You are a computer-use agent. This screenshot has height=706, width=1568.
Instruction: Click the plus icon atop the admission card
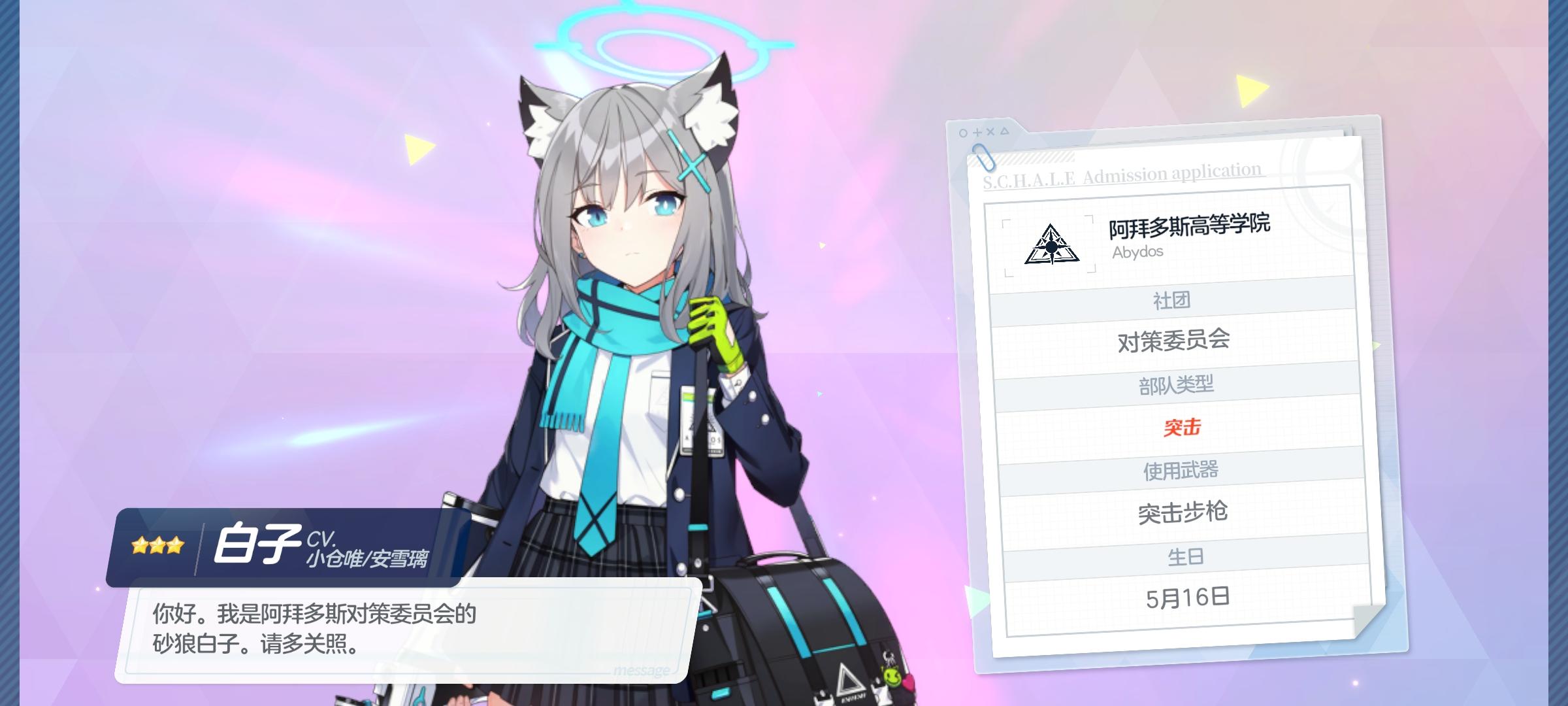(x=977, y=131)
